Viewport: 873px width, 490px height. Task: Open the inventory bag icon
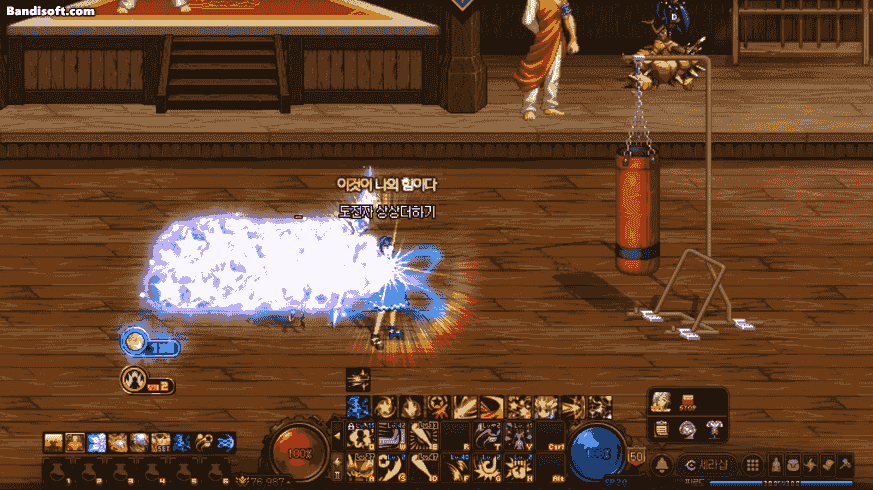point(793,465)
